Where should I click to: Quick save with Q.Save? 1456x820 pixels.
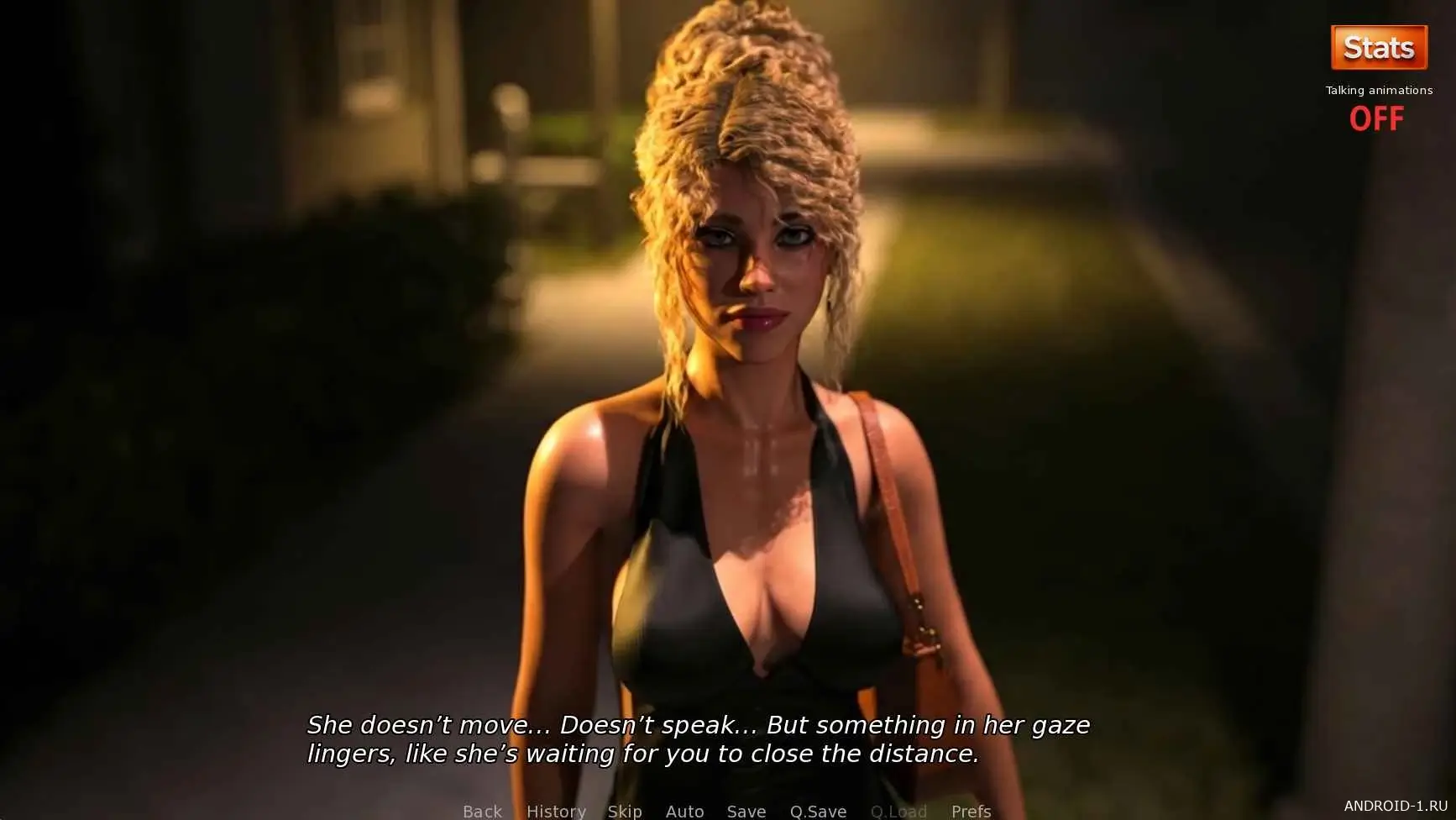click(x=818, y=811)
